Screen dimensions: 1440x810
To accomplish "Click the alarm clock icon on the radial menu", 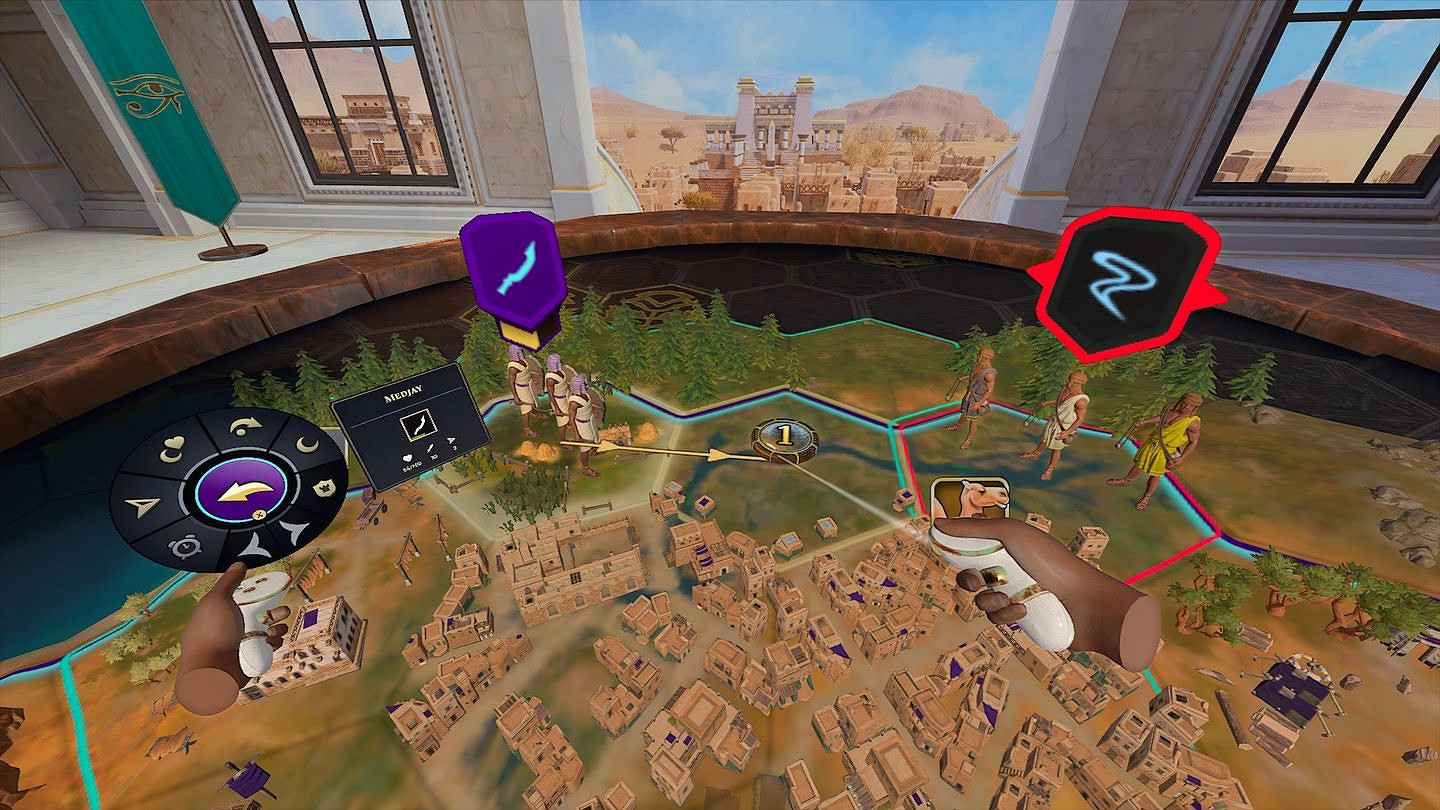I will (185, 546).
